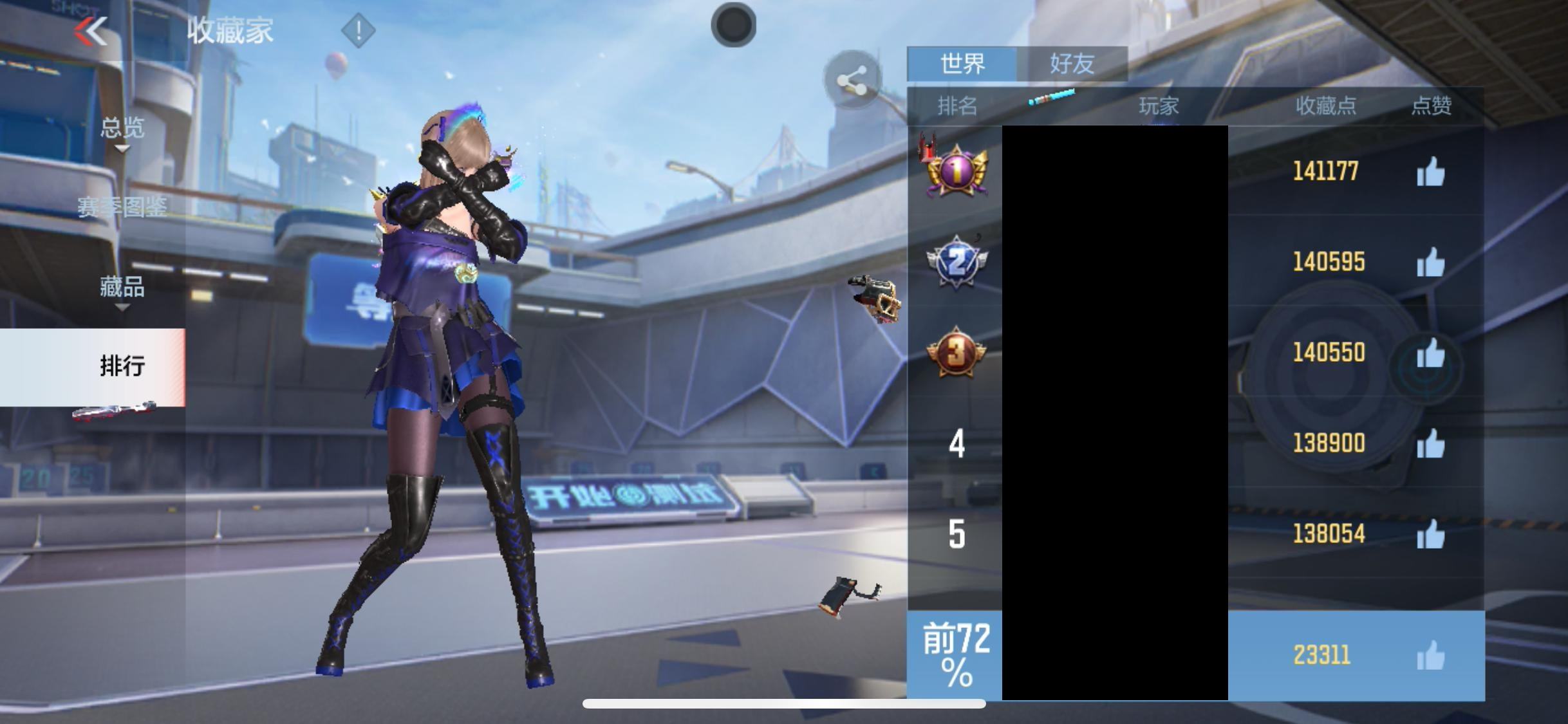
Task: Like the rank 1 player
Action: pyautogui.click(x=1430, y=172)
